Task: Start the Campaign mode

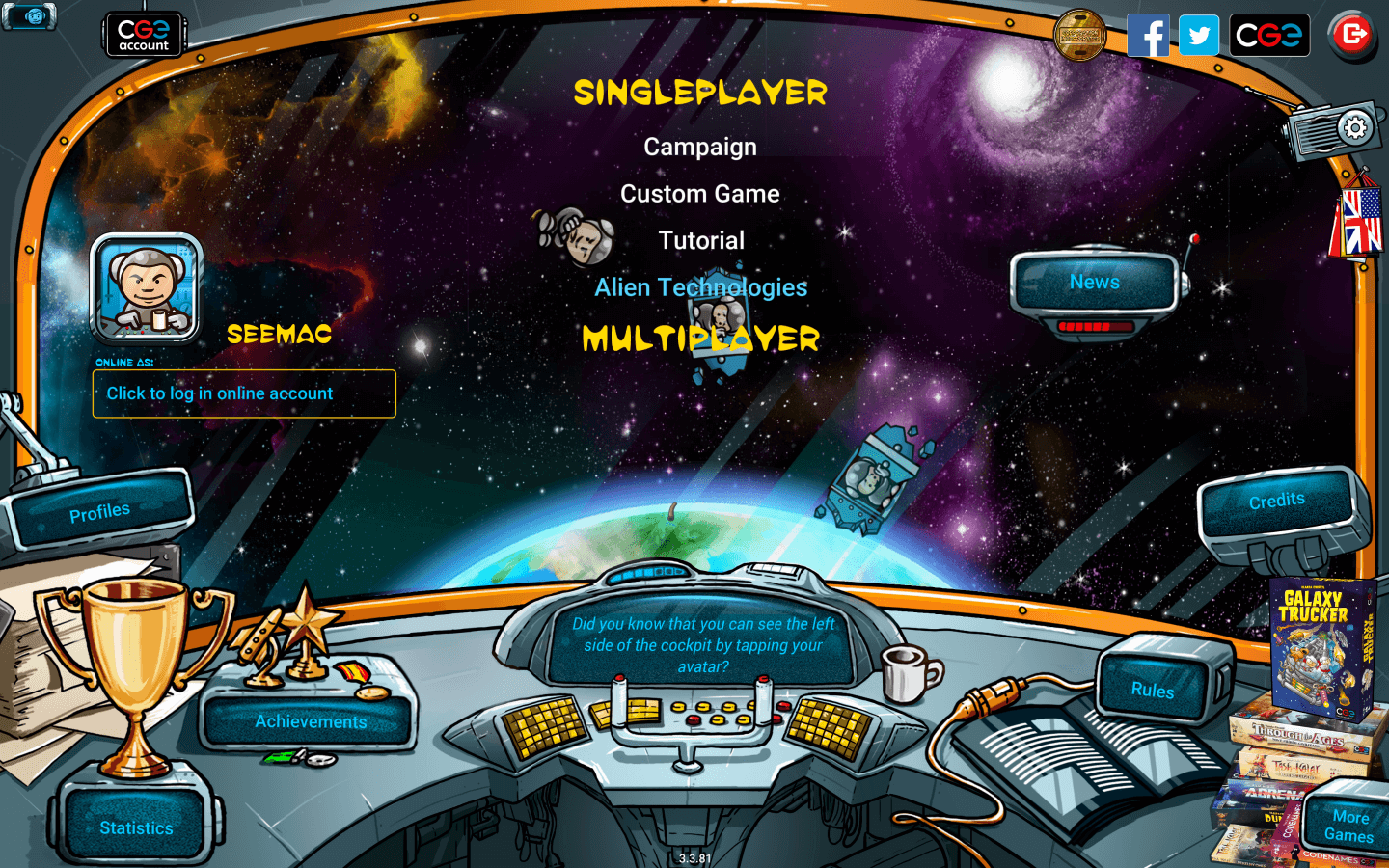Action: (700, 148)
